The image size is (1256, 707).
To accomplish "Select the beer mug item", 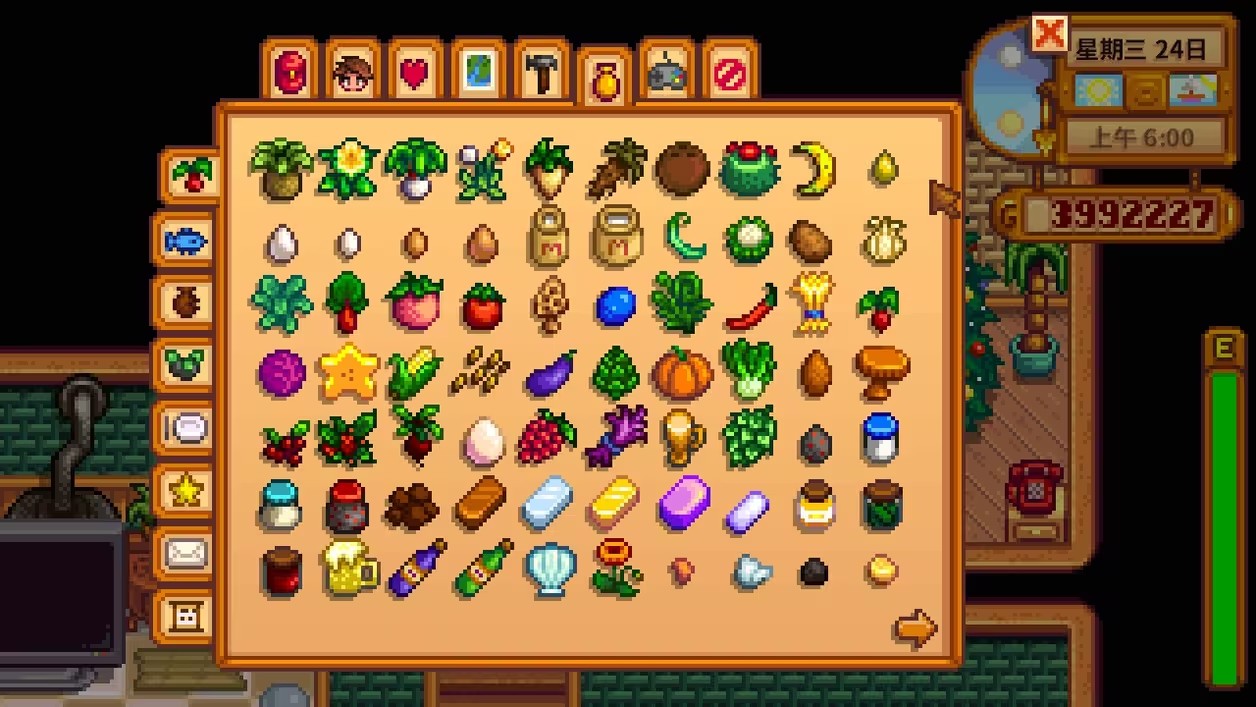I will click(x=349, y=570).
